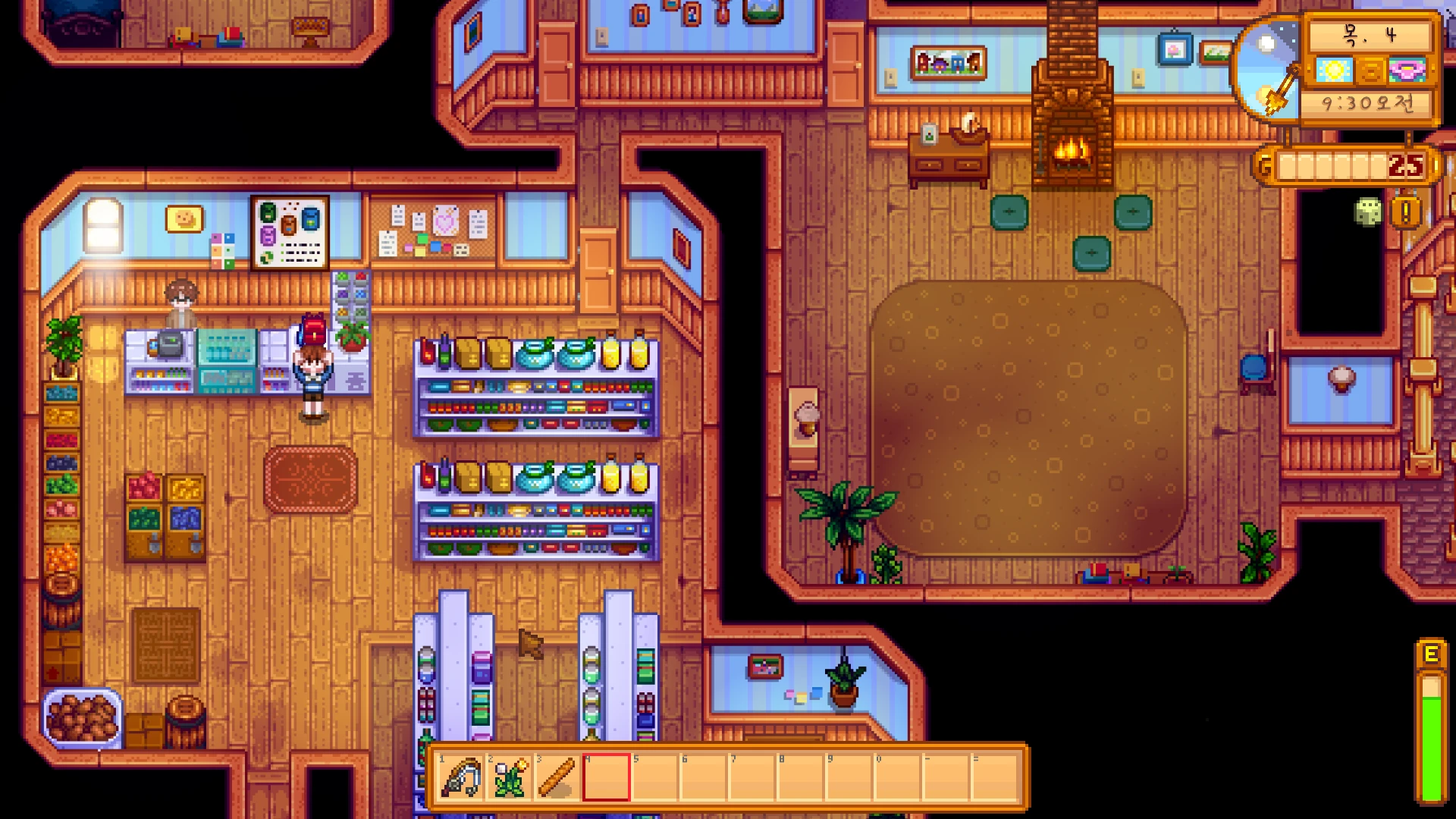
Task: Click the dice luck buff icon
Action: pyautogui.click(x=1368, y=212)
